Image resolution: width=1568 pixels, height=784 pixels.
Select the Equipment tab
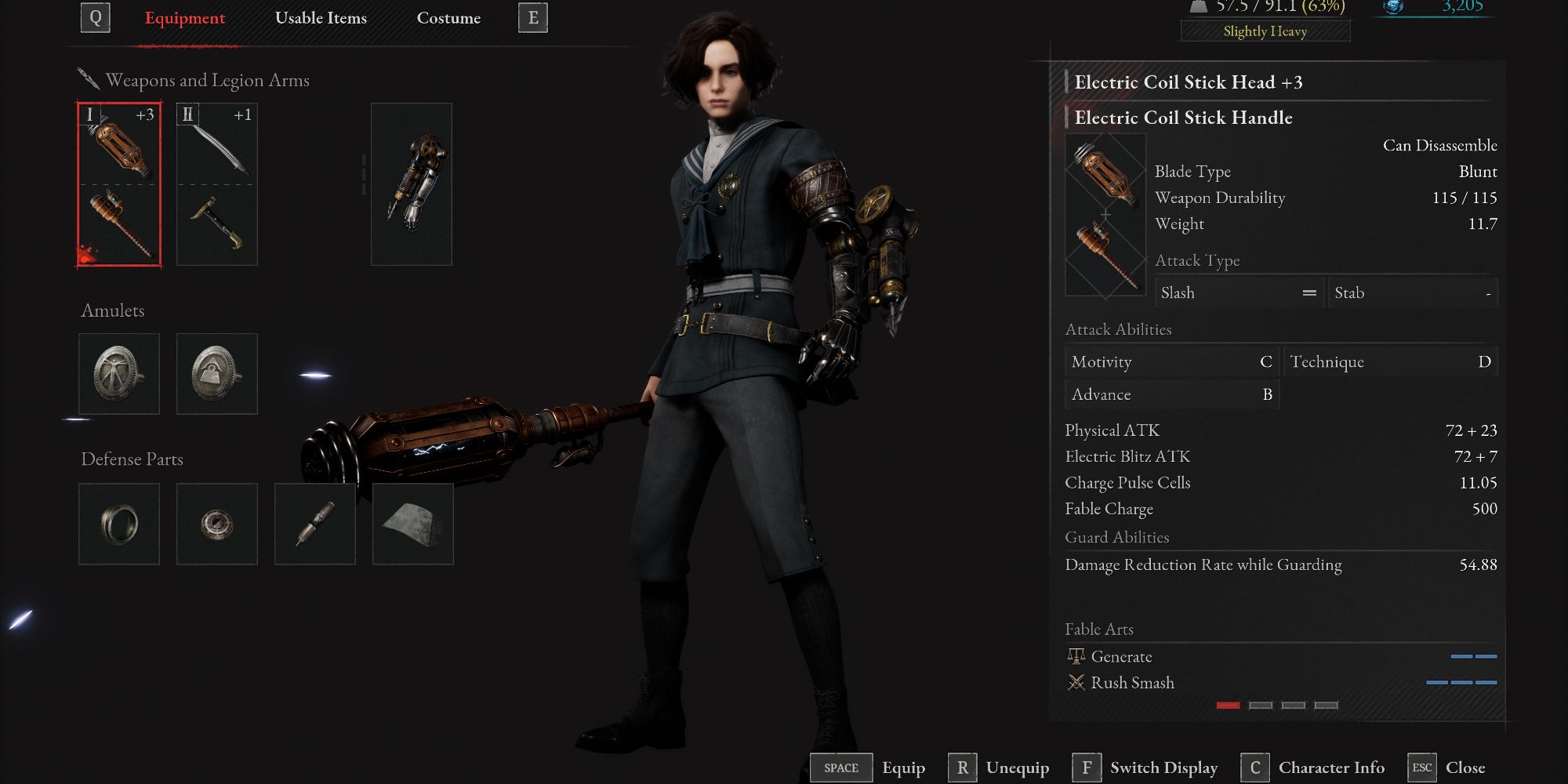(x=185, y=18)
